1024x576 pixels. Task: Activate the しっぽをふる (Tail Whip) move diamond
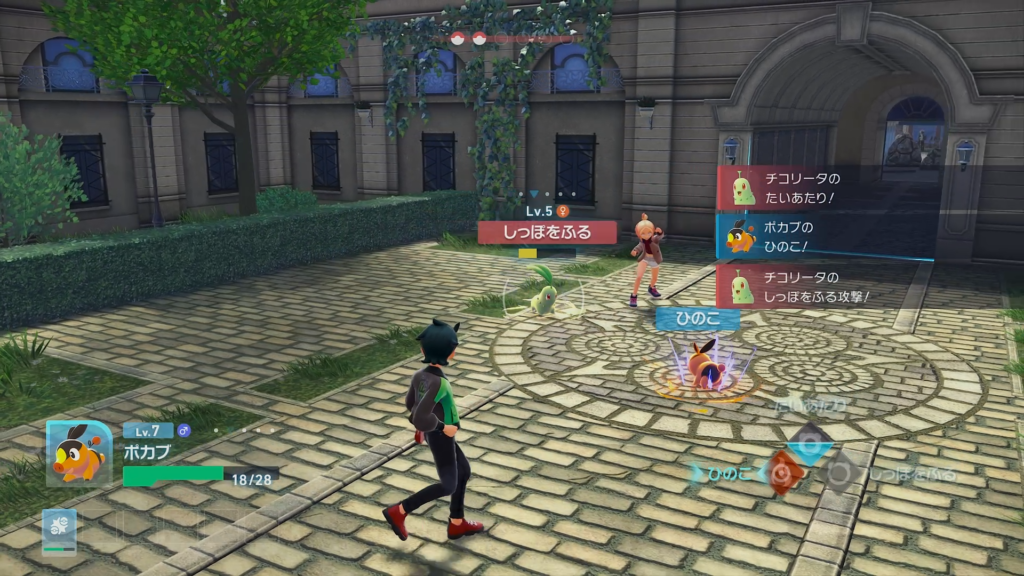click(840, 473)
